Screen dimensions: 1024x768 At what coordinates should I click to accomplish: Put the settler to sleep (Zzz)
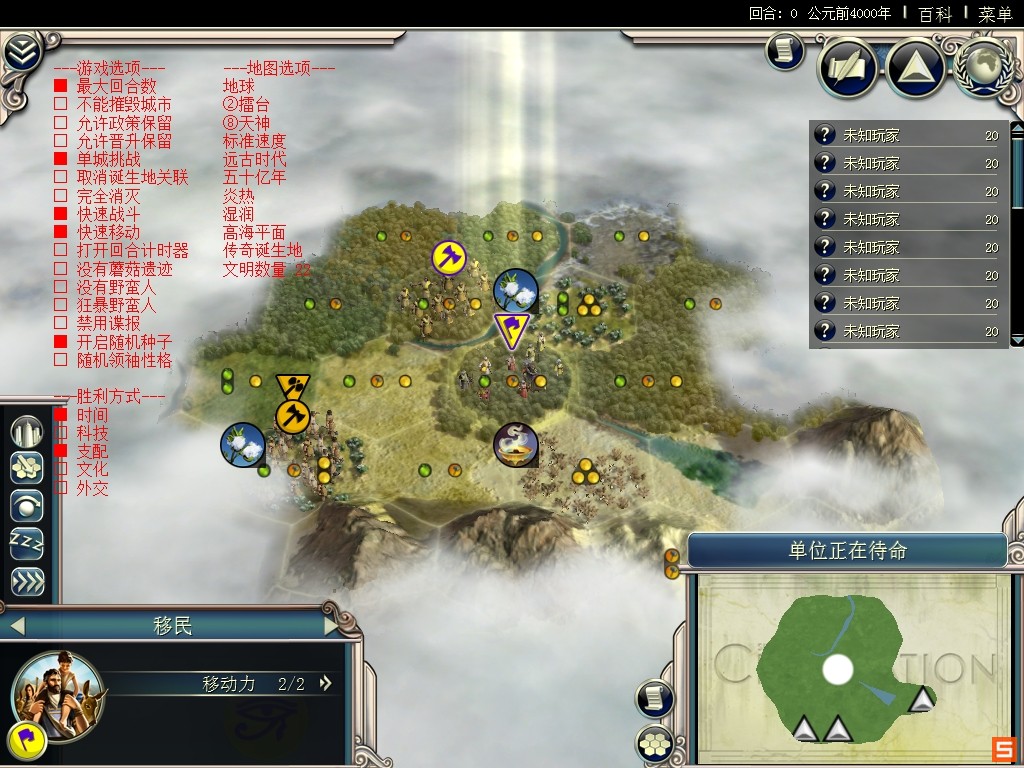(x=27, y=543)
